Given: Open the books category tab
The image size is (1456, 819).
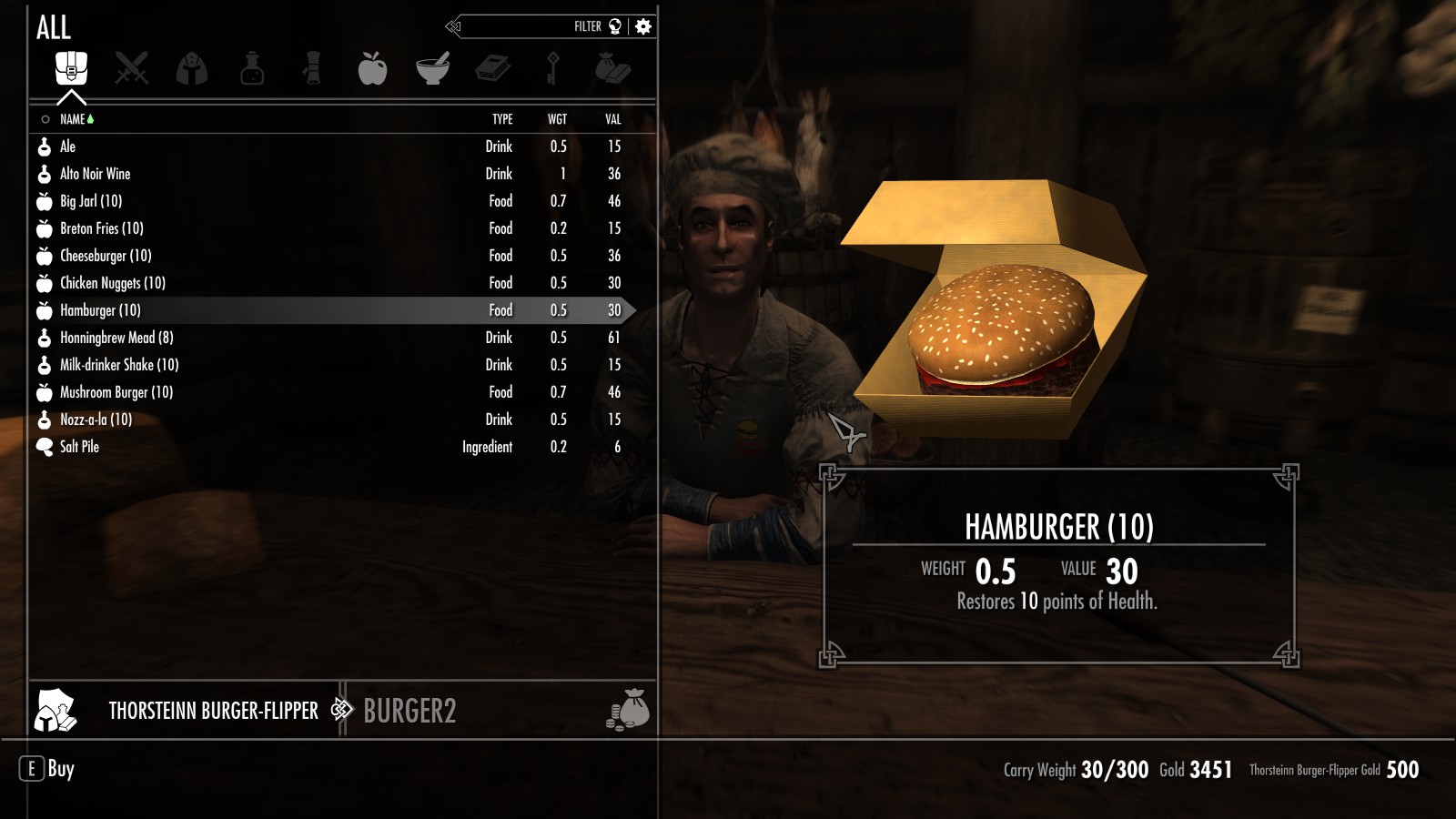Looking at the screenshot, I should pyautogui.click(x=492, y=68).
